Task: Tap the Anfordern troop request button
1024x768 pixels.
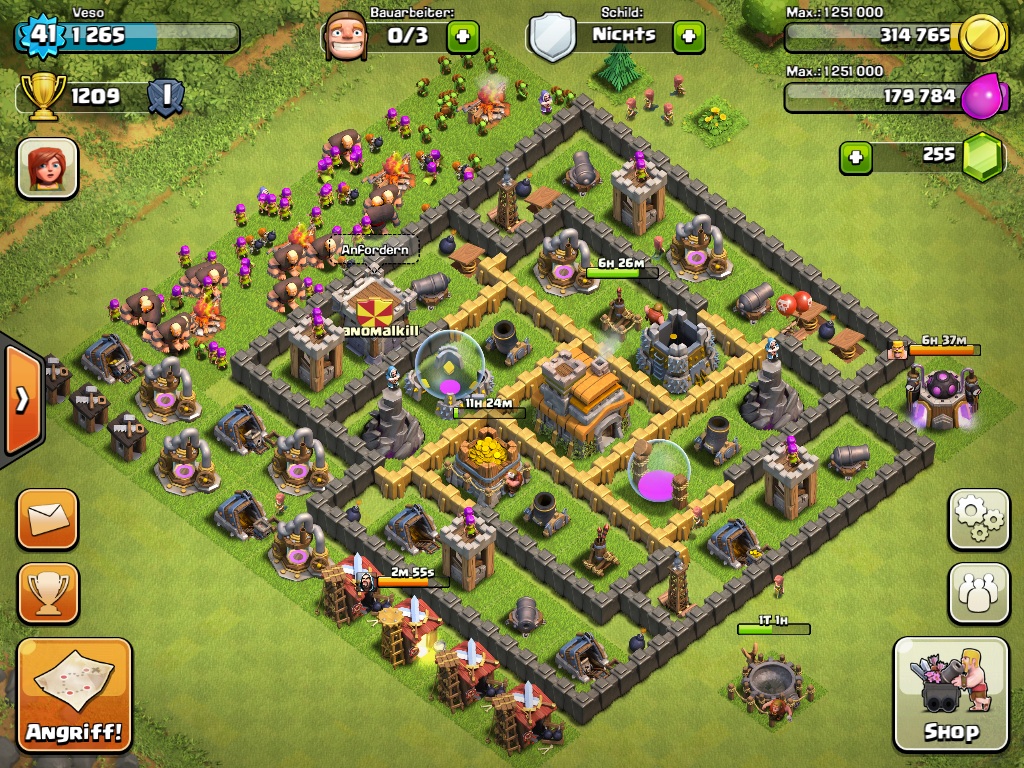Action: tap(374, 249)
